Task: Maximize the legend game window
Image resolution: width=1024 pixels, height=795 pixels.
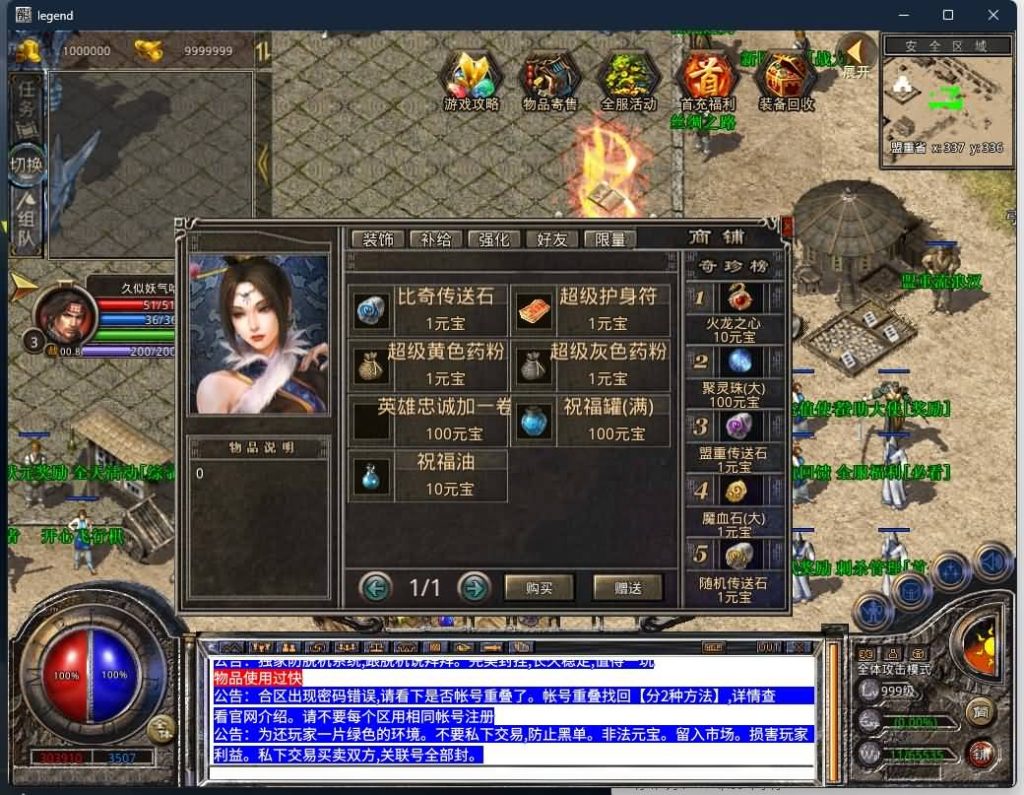Action: click(x=948, y=15)
